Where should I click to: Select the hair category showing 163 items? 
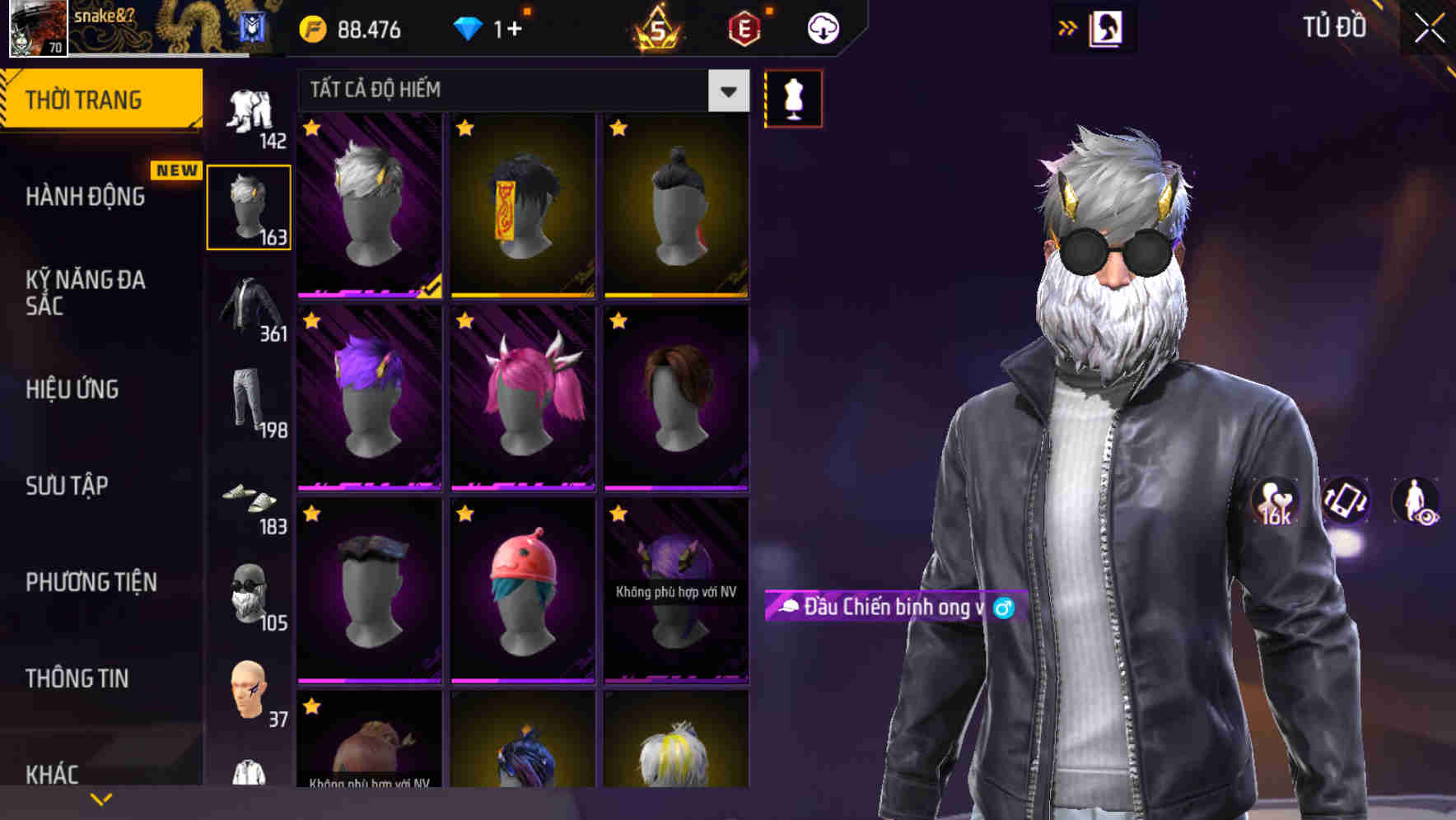point(249,204)
